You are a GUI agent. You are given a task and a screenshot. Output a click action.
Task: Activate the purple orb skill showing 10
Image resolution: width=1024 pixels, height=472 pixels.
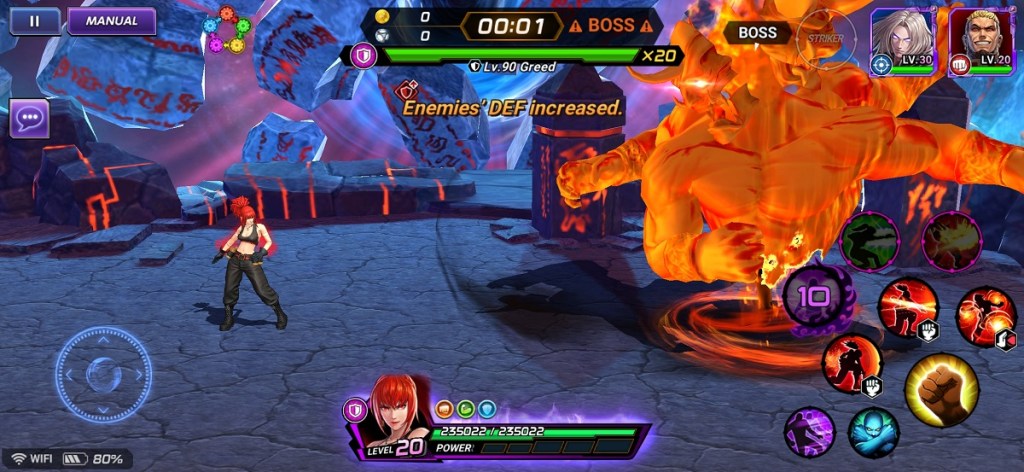click(817, 298)
